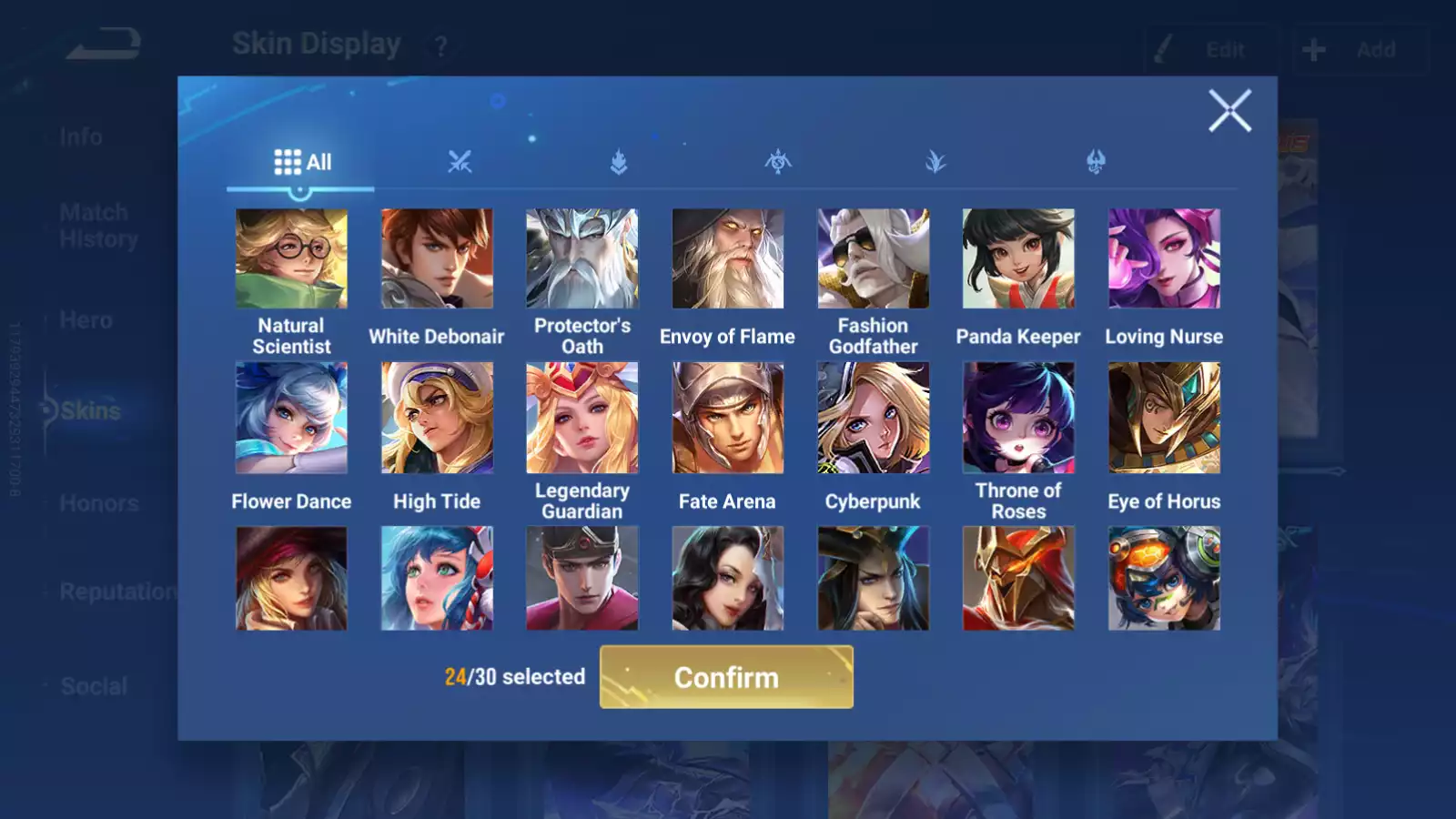Switch to the All skins tab
Image resolution: width=1456 pixels, height=819 pixels.
pos(302,163)
